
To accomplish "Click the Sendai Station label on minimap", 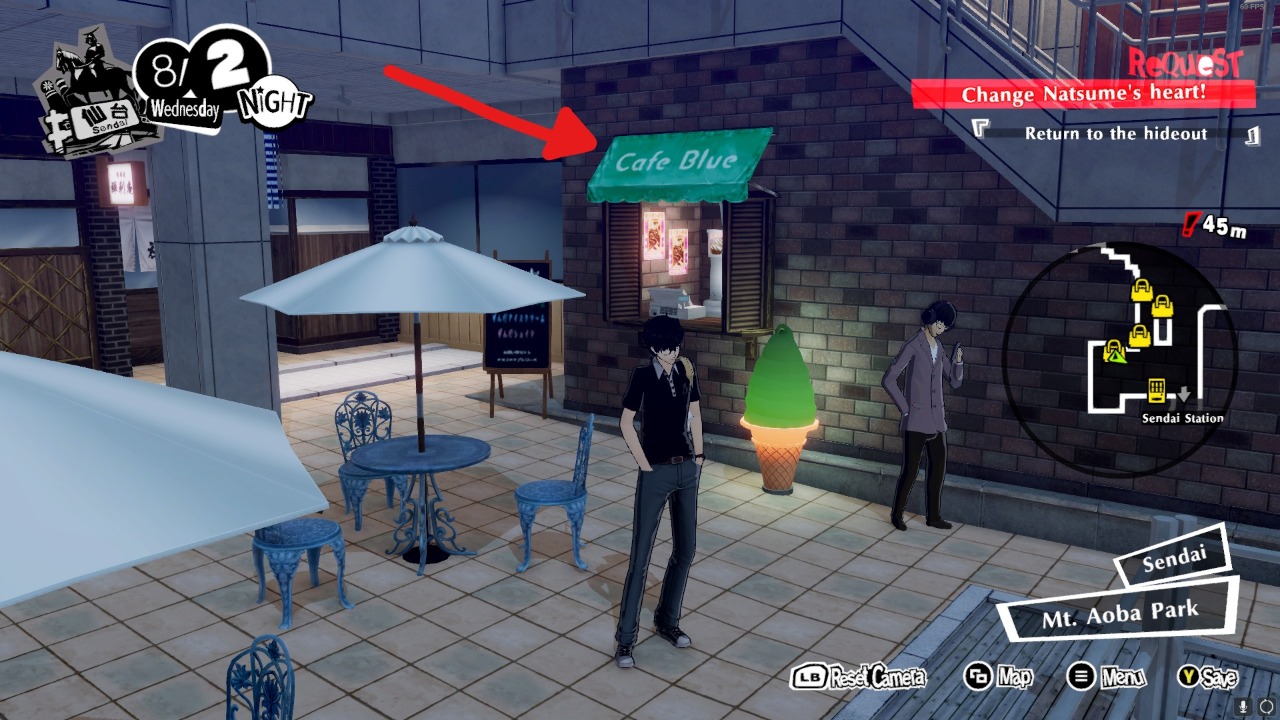I will (x=1182, y=418).
